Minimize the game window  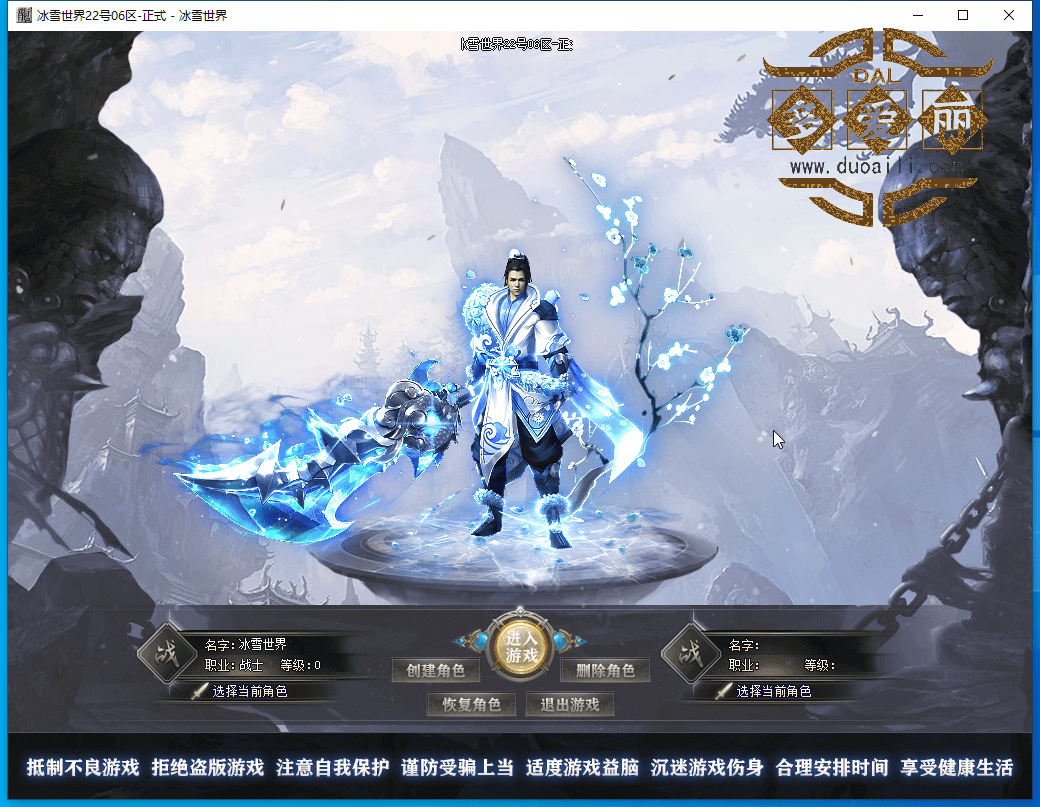point(917,15)
